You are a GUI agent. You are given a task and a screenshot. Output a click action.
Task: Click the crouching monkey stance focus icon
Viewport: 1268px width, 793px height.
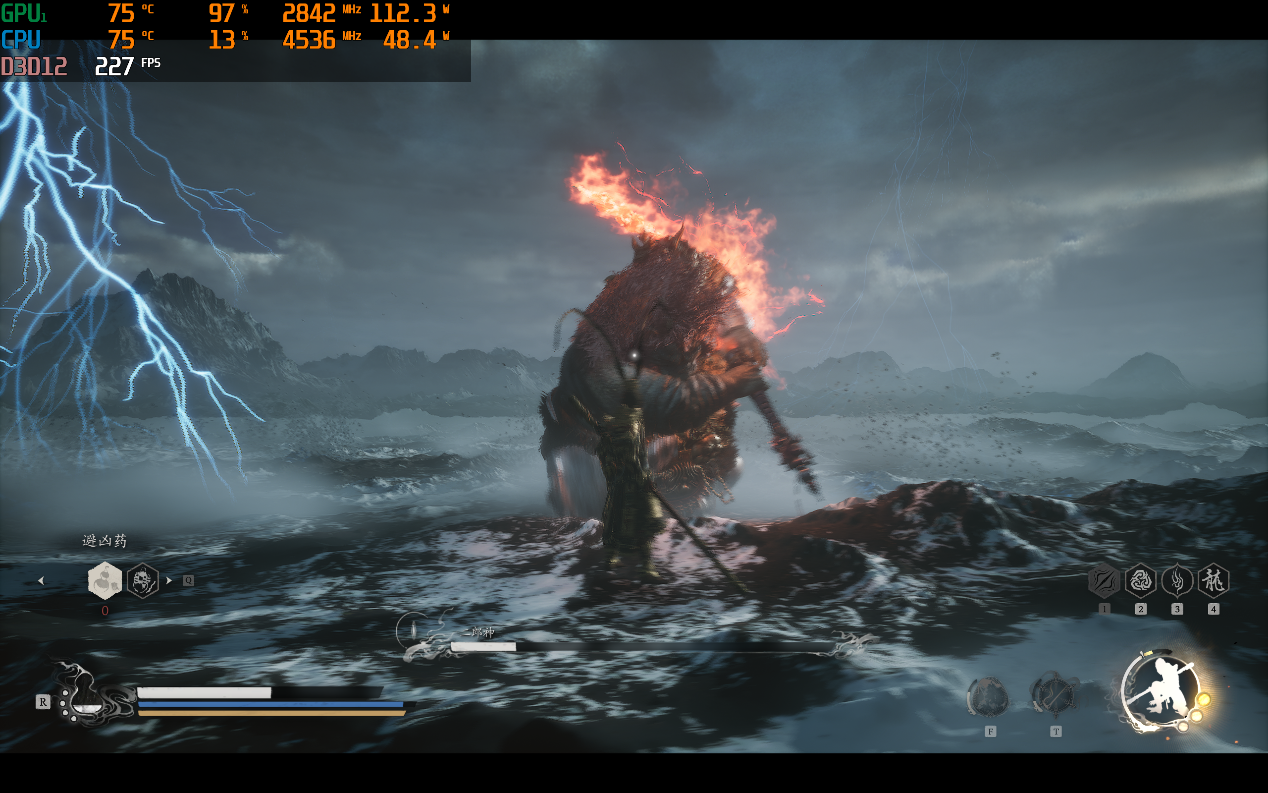(1160, 688)
